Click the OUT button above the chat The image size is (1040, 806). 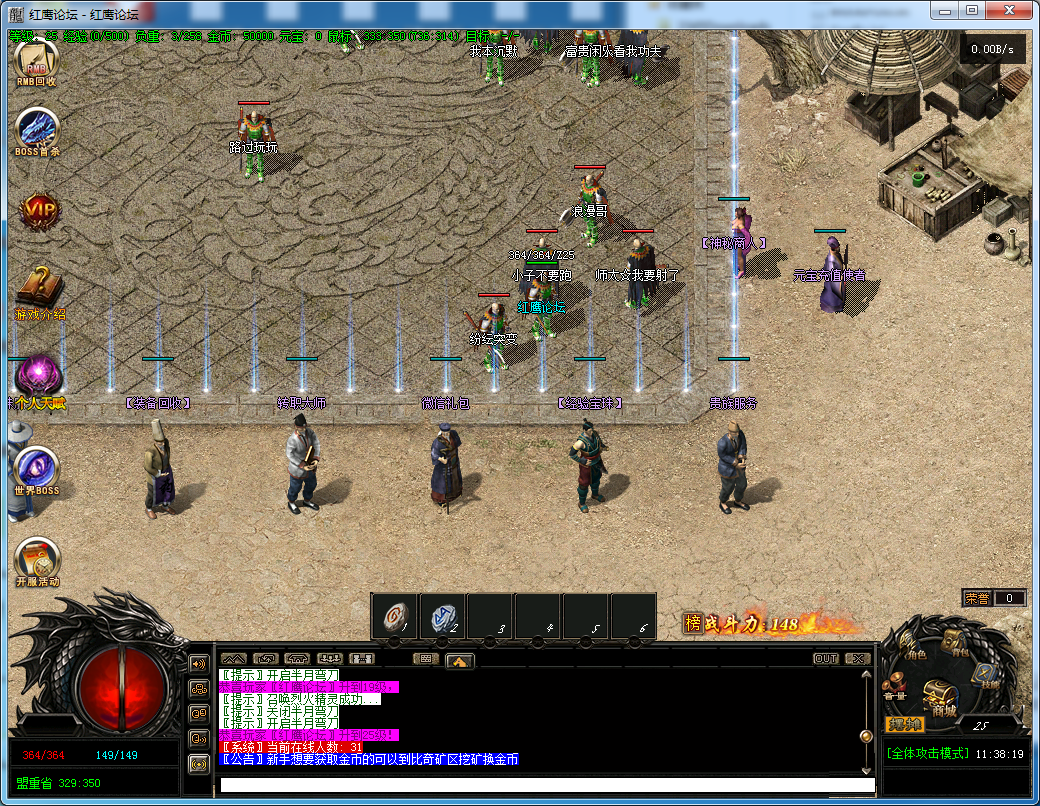coord(826,659)
